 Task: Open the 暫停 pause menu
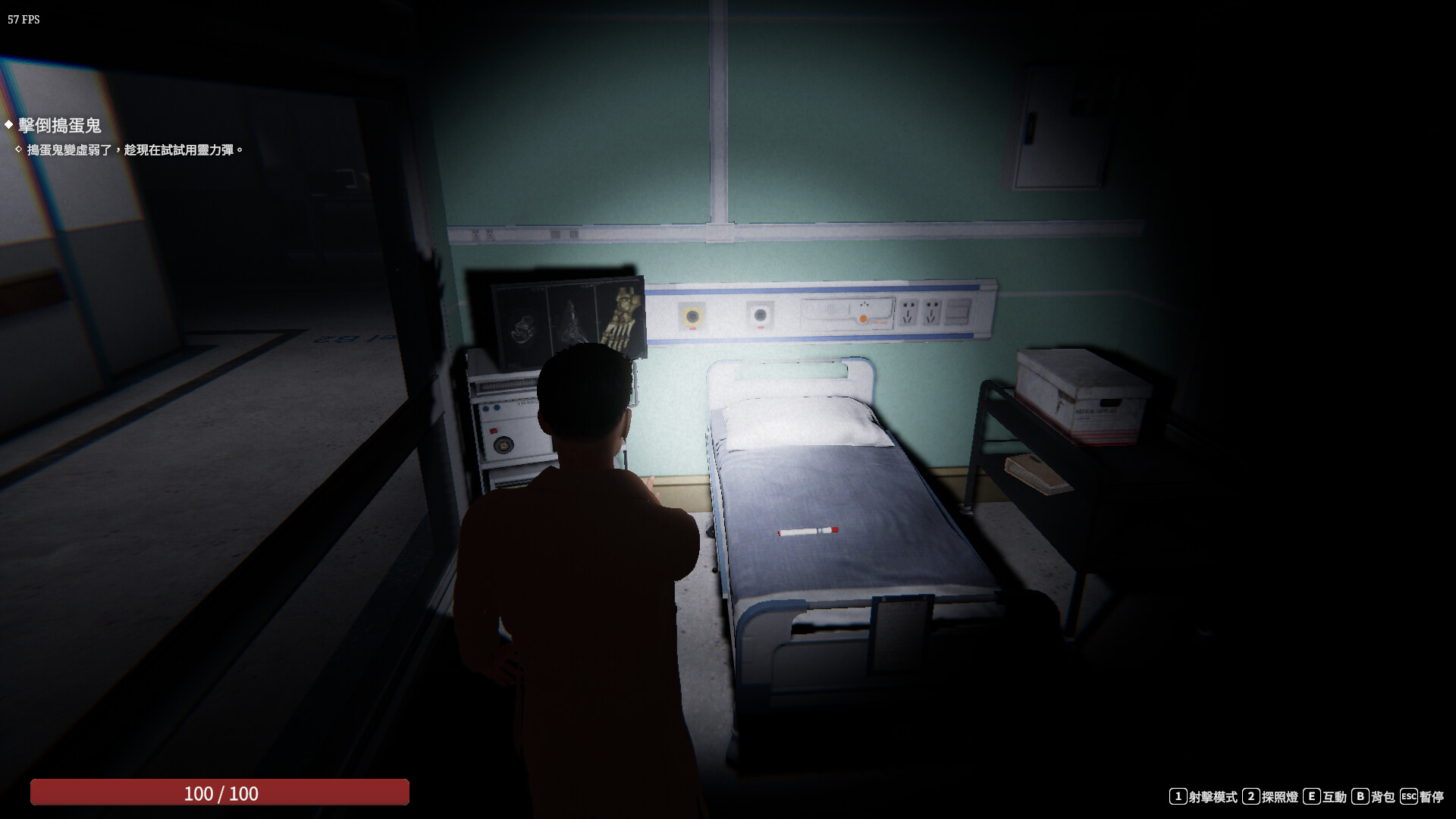tap(1432, 795)
